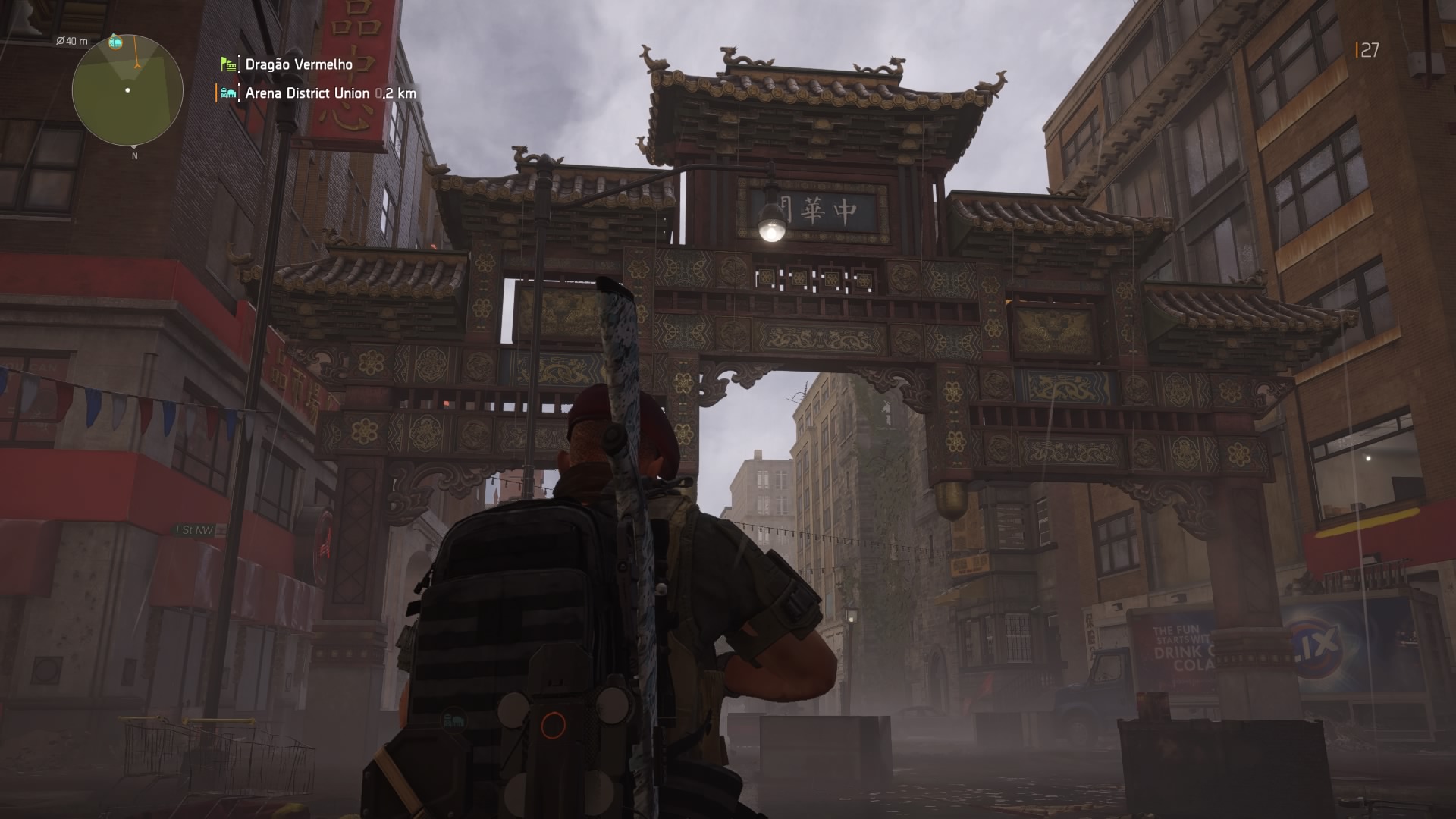Open the circular minimap
The width and height of the screenshot is (1456, 819).
tap(127, 90)
